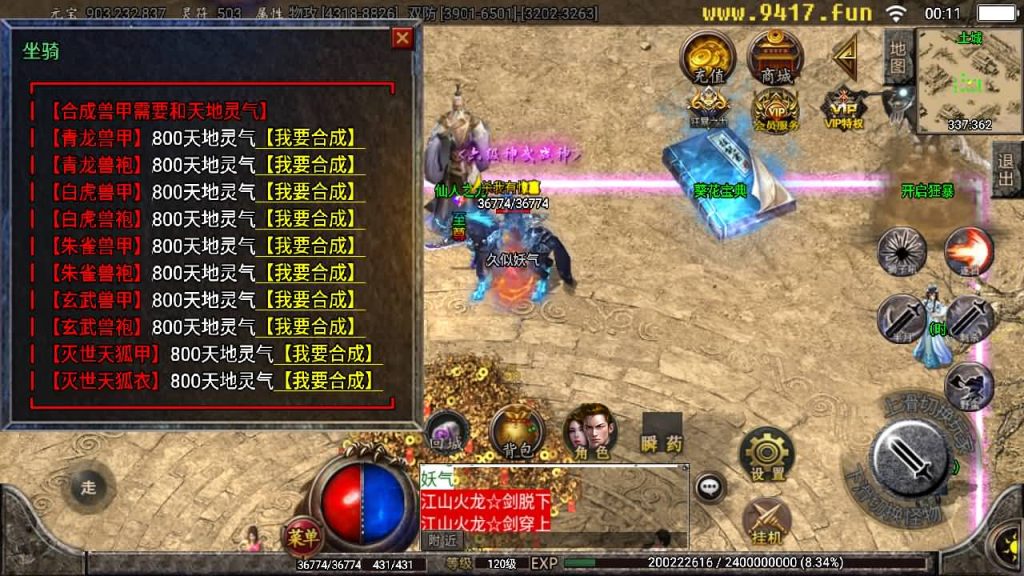Viewport: 1024px width, 576px height.
Task: Open the 角色 character sheet
Action: pyautogui.click(x=591, y=432)
